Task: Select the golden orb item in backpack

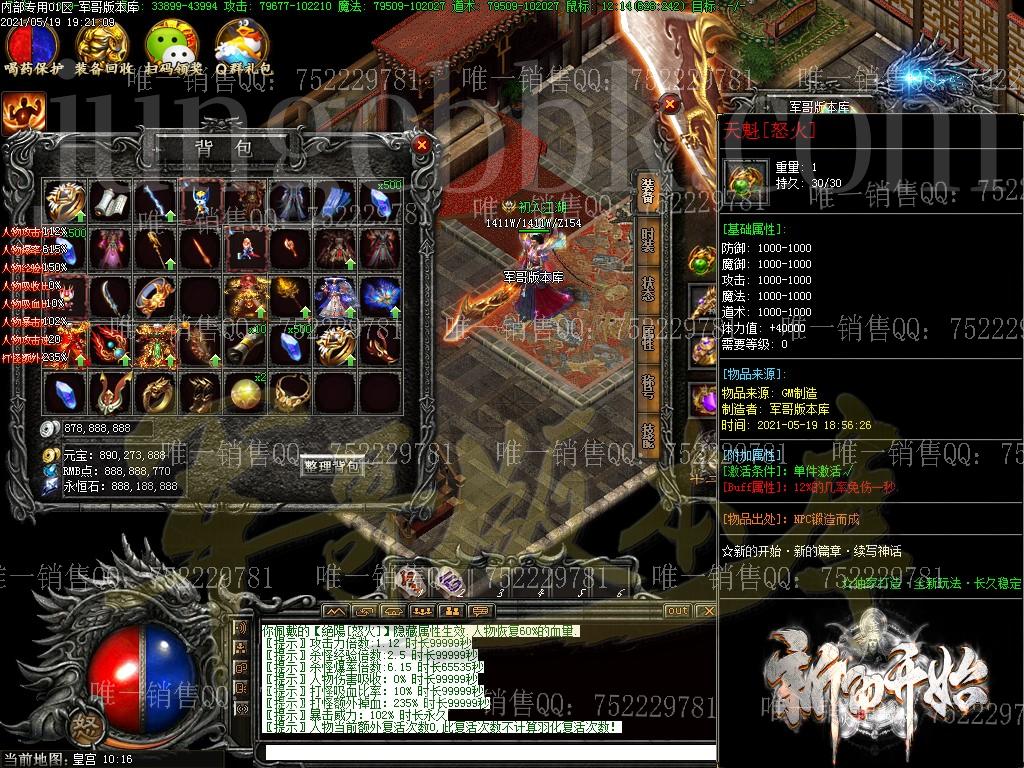Action: coord(245,392)
